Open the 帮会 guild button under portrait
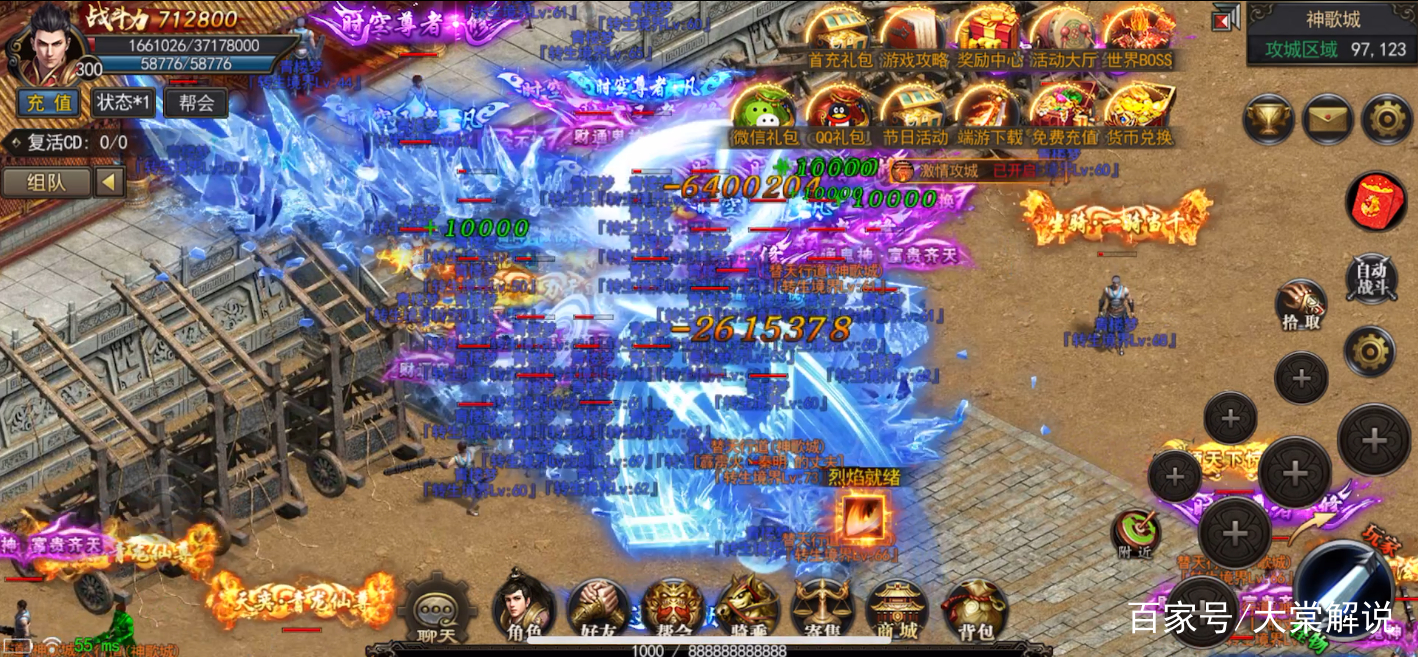This screenshot has width=1418, height=657. pos(196,102)
